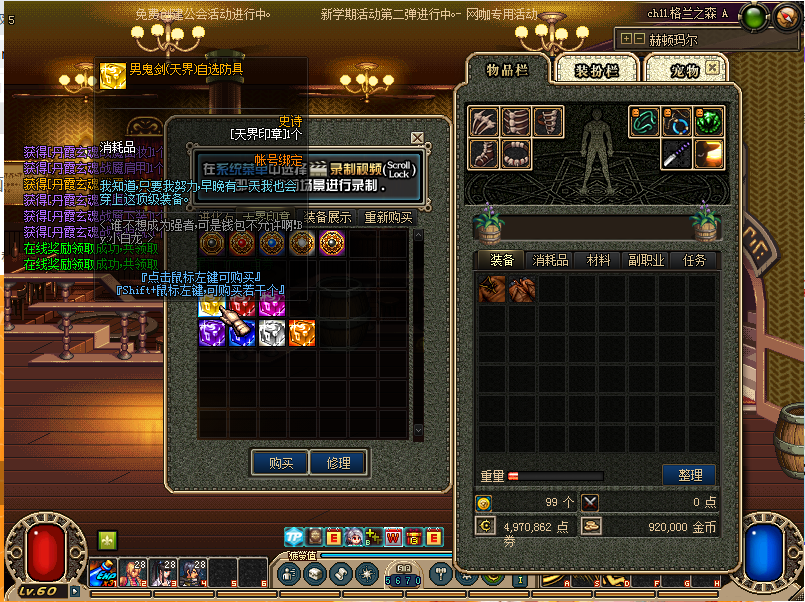Screen dimensions: 805x602
Task: Show the 消耗品 (Consumables) inventory category
Action: 551,260
